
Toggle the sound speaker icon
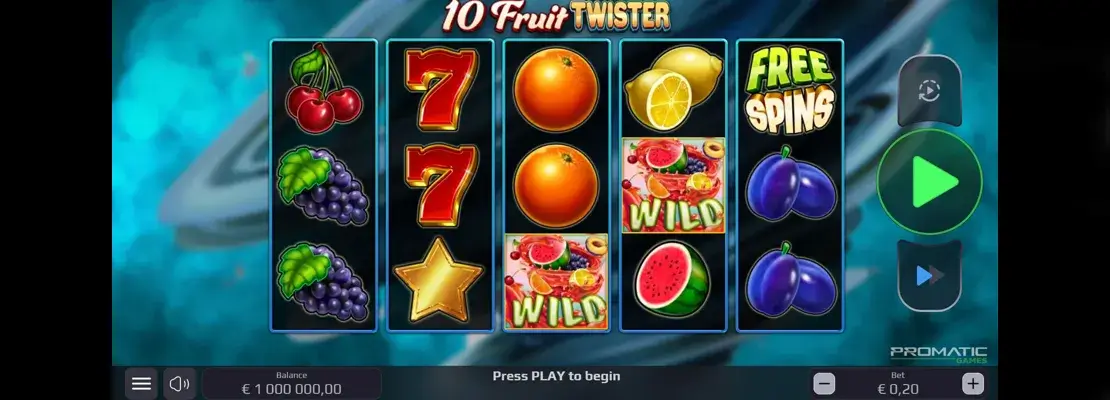click(x=180, y=384)
